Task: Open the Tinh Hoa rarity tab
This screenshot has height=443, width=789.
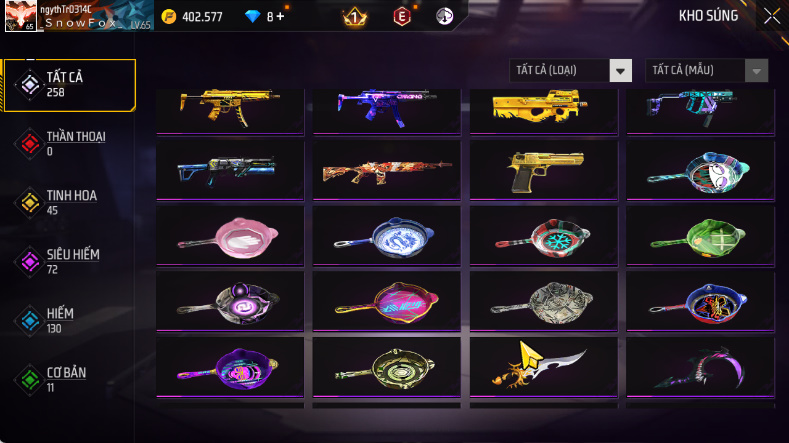Action: [x=70, y=202]
